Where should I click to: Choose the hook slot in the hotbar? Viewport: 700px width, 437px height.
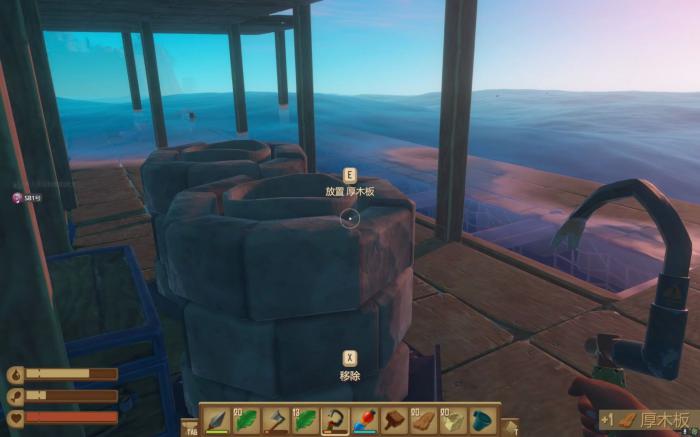[x=334, y=420]
